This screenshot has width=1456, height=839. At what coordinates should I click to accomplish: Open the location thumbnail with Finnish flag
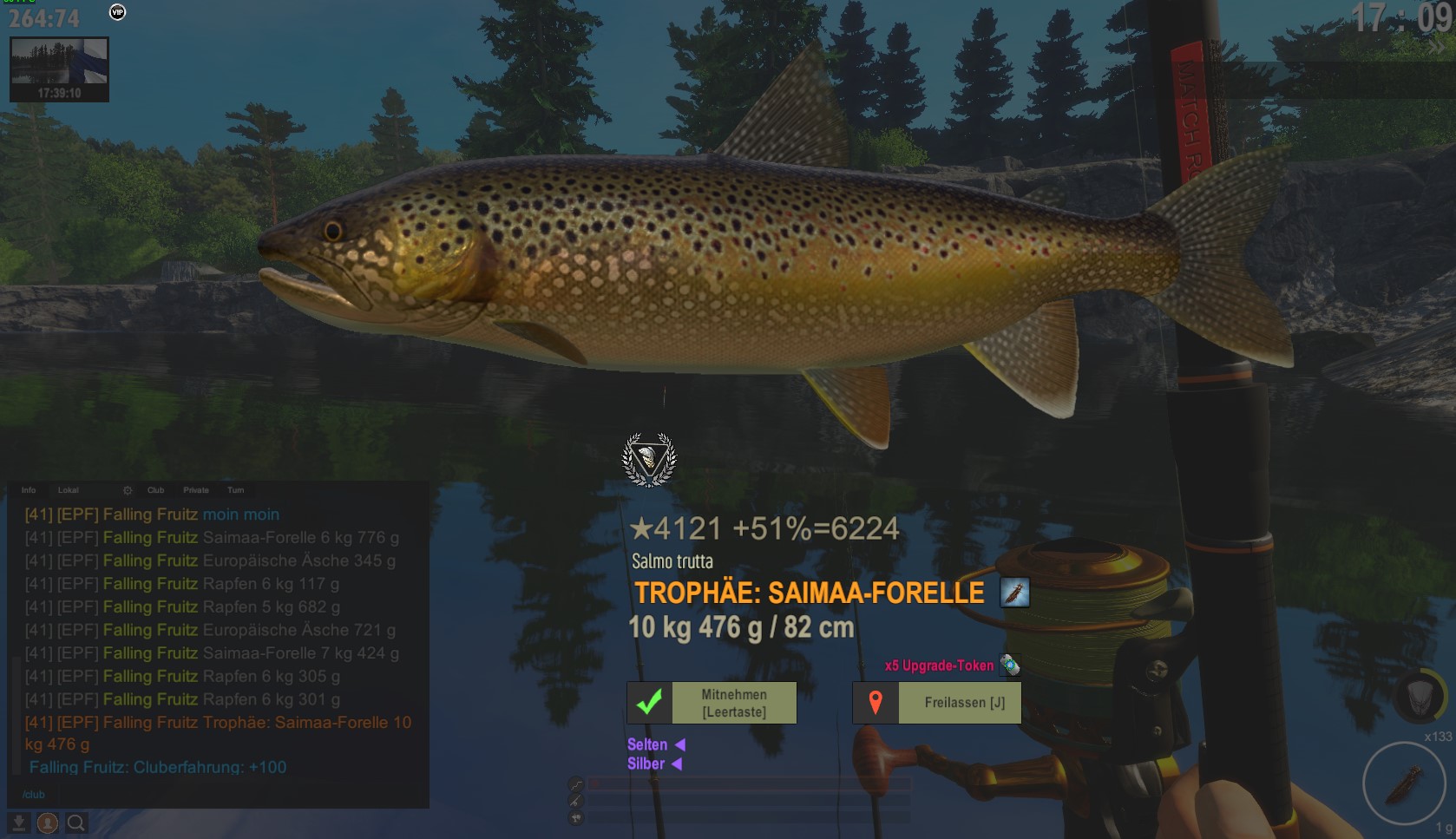tap(59, 69)
